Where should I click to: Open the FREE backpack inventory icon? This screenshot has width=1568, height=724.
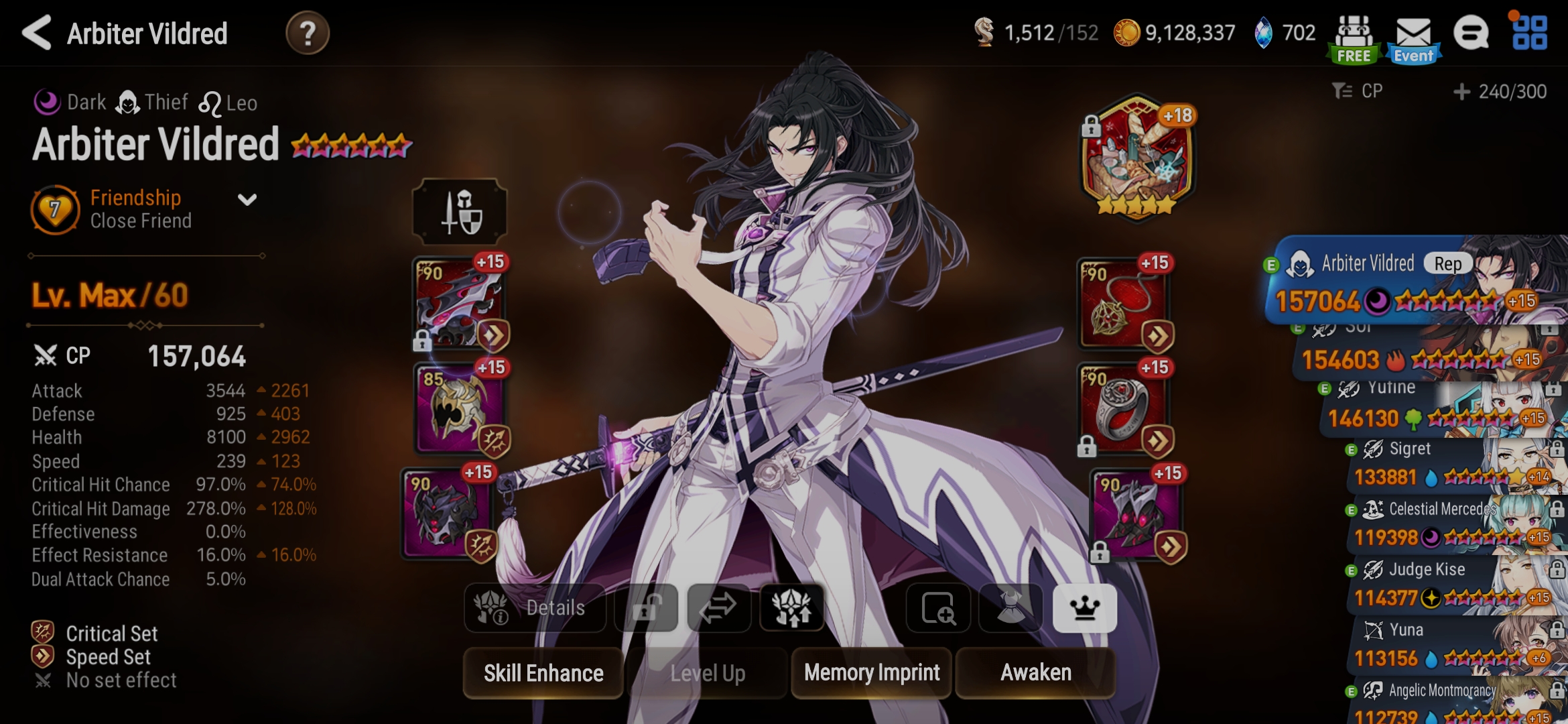pyautogui.click(x=1354, y=32)
